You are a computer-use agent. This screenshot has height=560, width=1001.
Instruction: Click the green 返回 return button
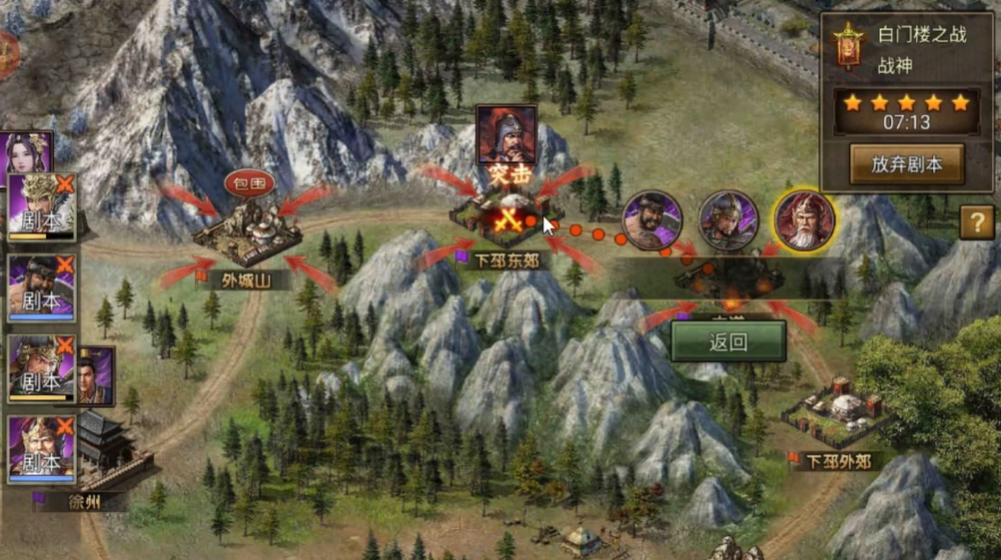click(x=728, y=341)
